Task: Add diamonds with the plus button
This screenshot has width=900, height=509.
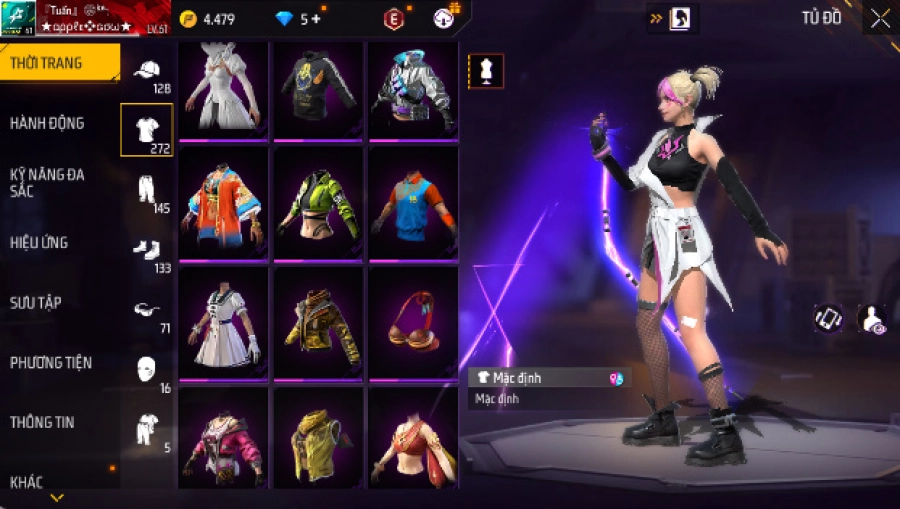Action: point(316,19)
